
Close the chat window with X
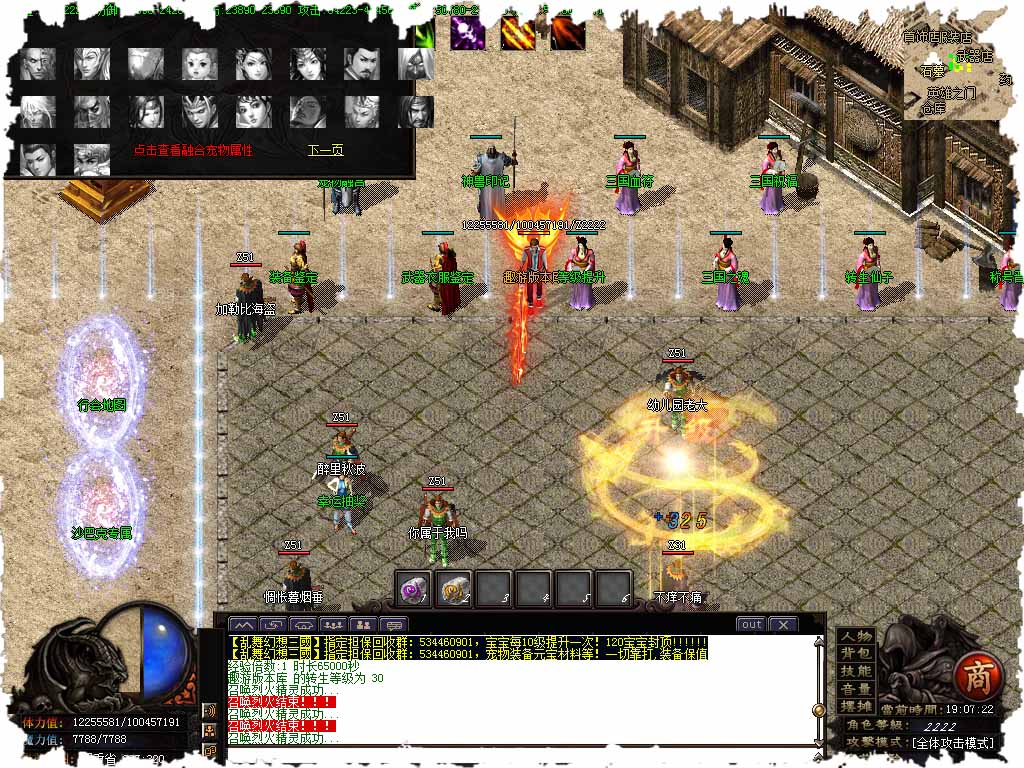783,625
